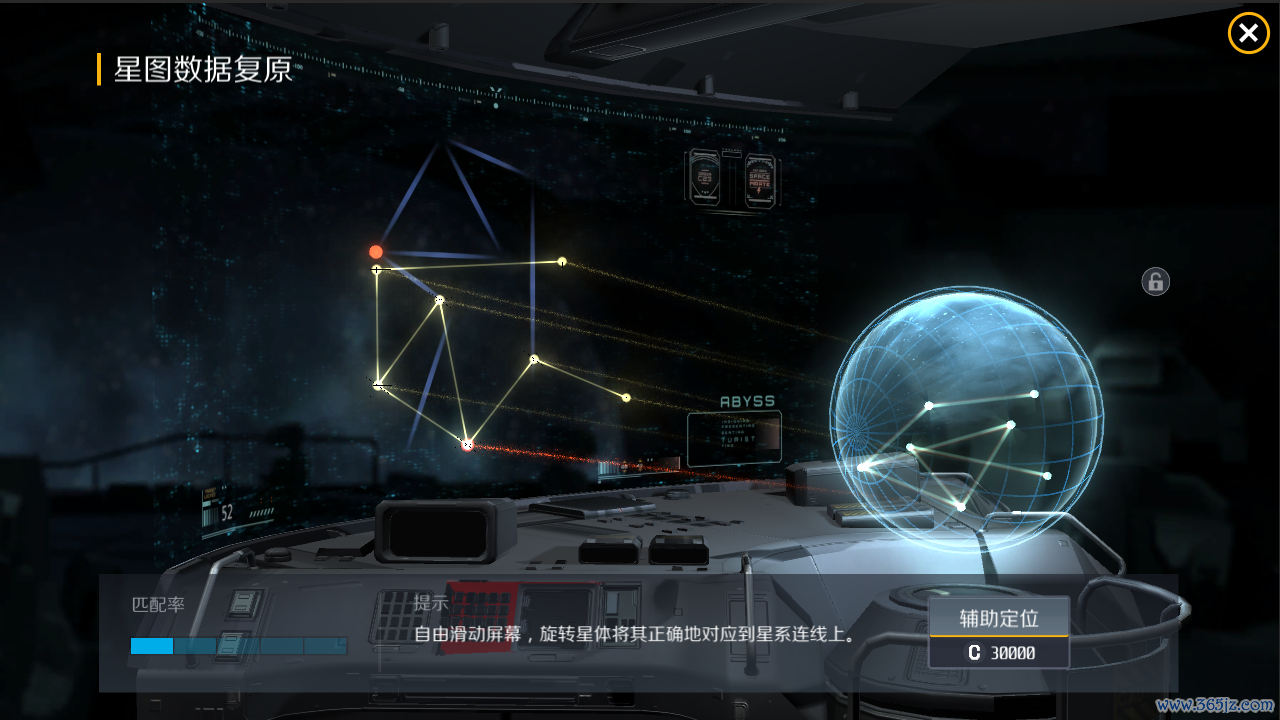Toggle the padlock rotation lock icon
This screenshot has width=1280, height=720.
[1155, 281]
